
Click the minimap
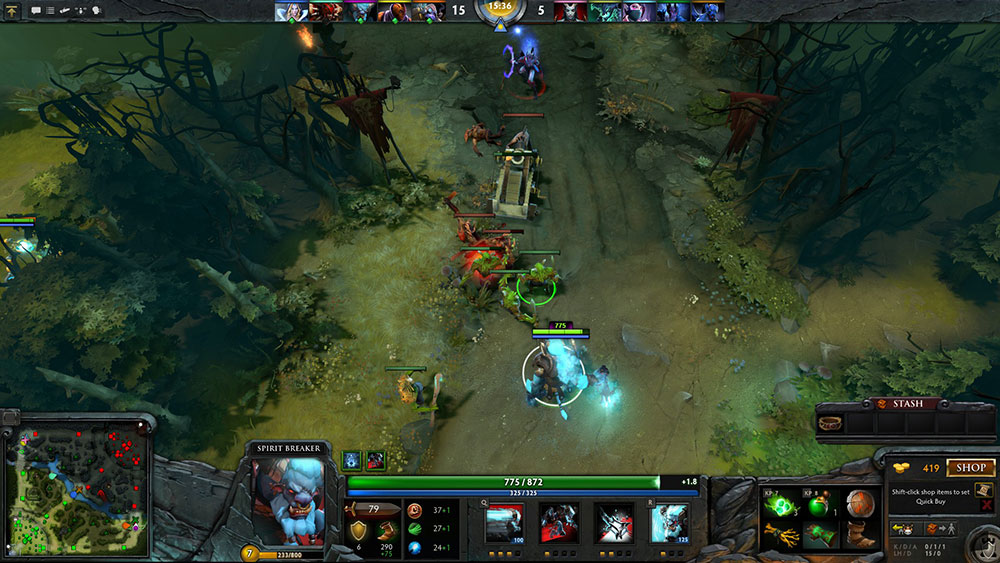click(x=76, y=482)
